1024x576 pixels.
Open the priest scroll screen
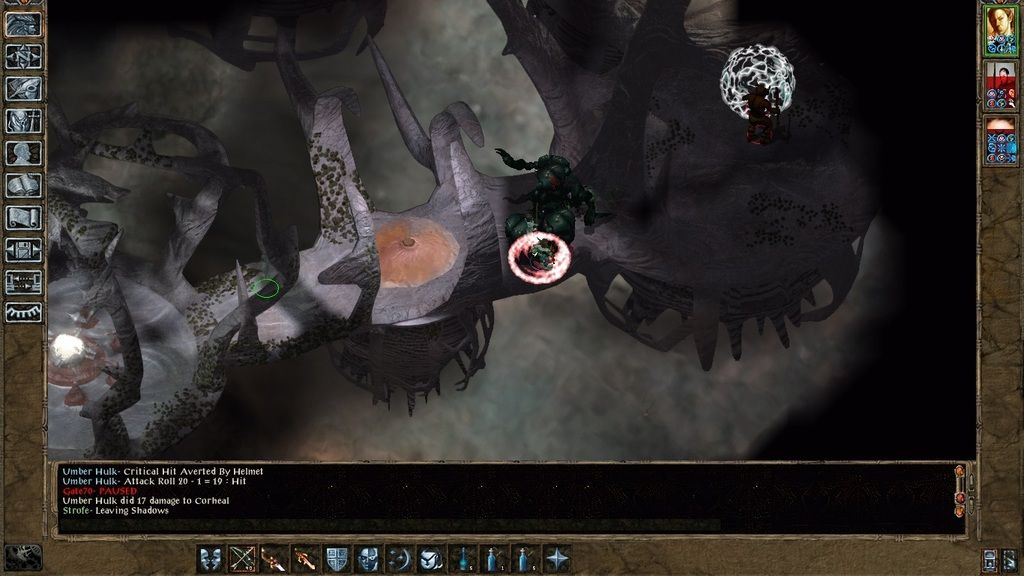pos(23,218)
